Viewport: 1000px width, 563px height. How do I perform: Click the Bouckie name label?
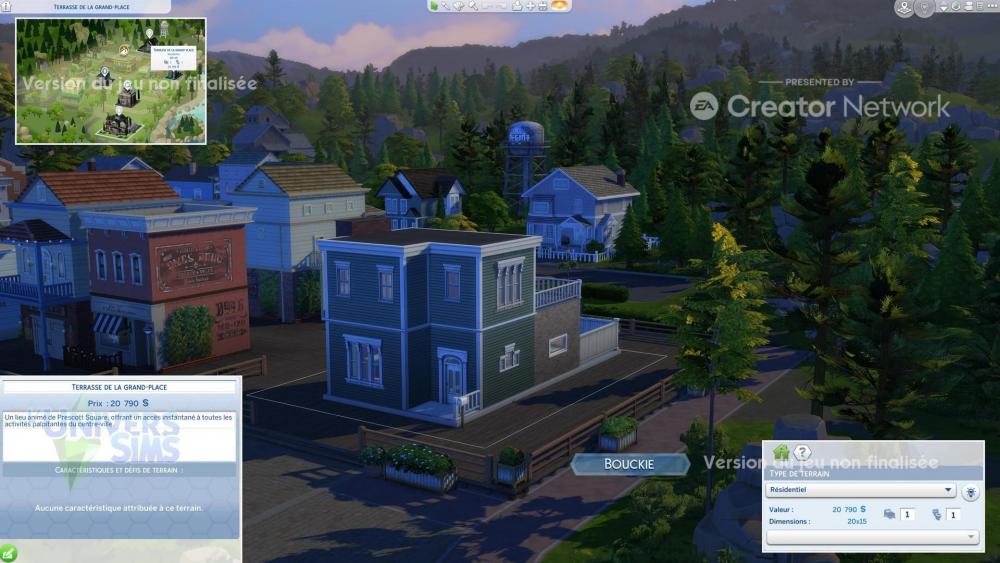[629, 464]
